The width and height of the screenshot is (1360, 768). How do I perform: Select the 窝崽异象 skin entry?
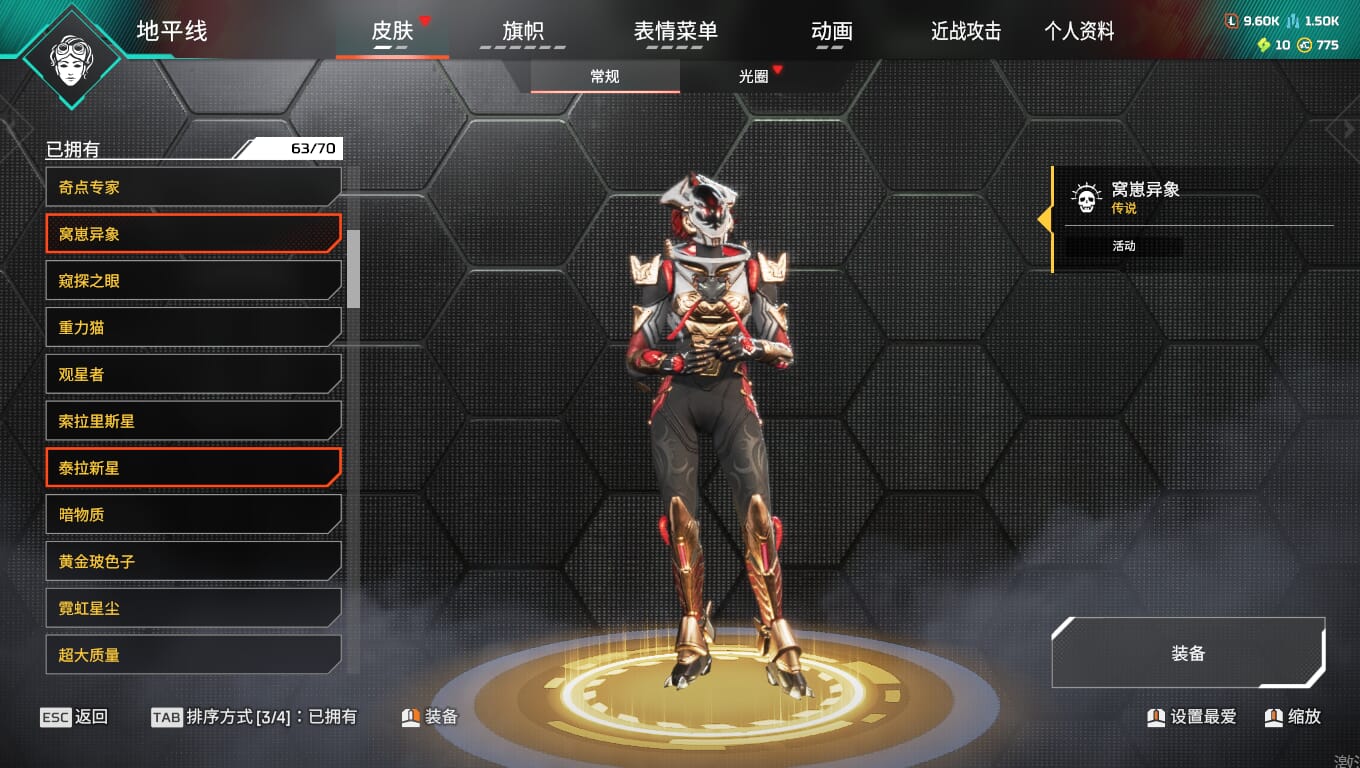point(193,234)
